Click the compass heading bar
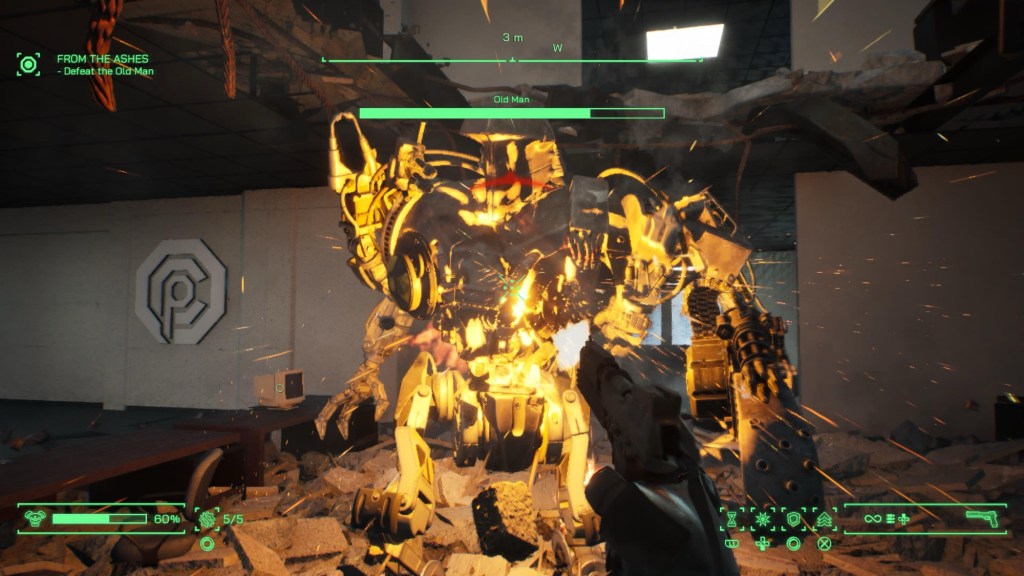Viewport: 1024px width, 576px height. point(511,59)
